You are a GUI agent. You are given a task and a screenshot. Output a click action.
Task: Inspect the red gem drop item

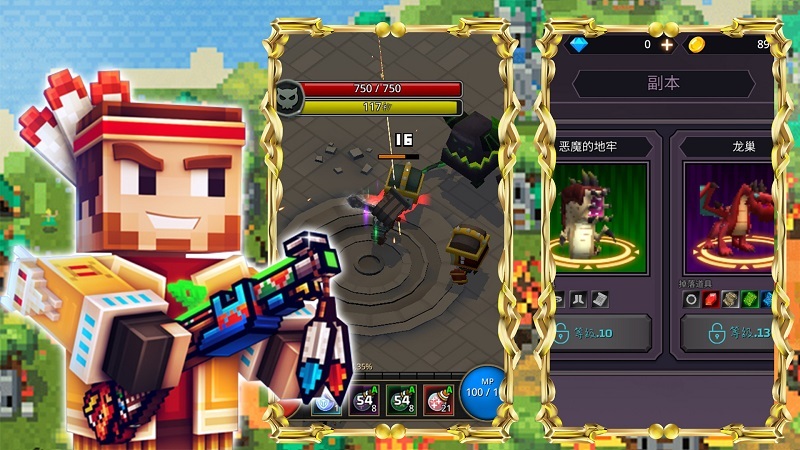pos(711,299)
